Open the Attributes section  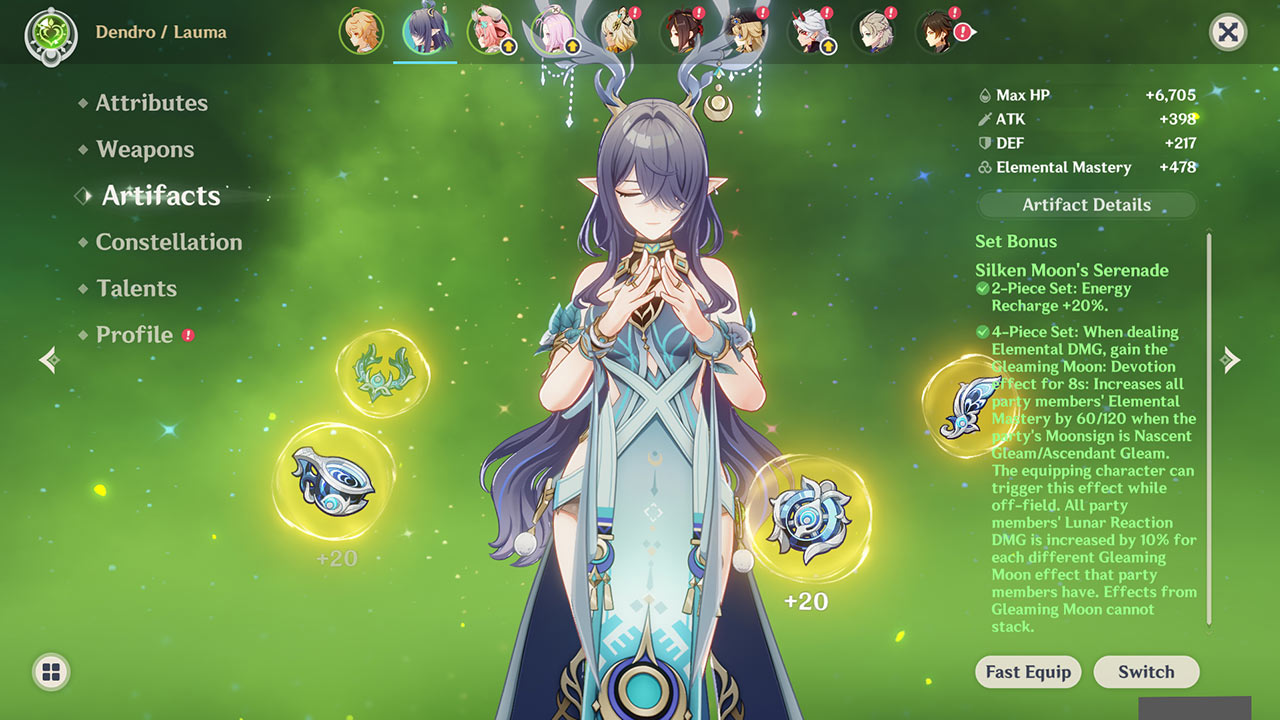(151, 103)
